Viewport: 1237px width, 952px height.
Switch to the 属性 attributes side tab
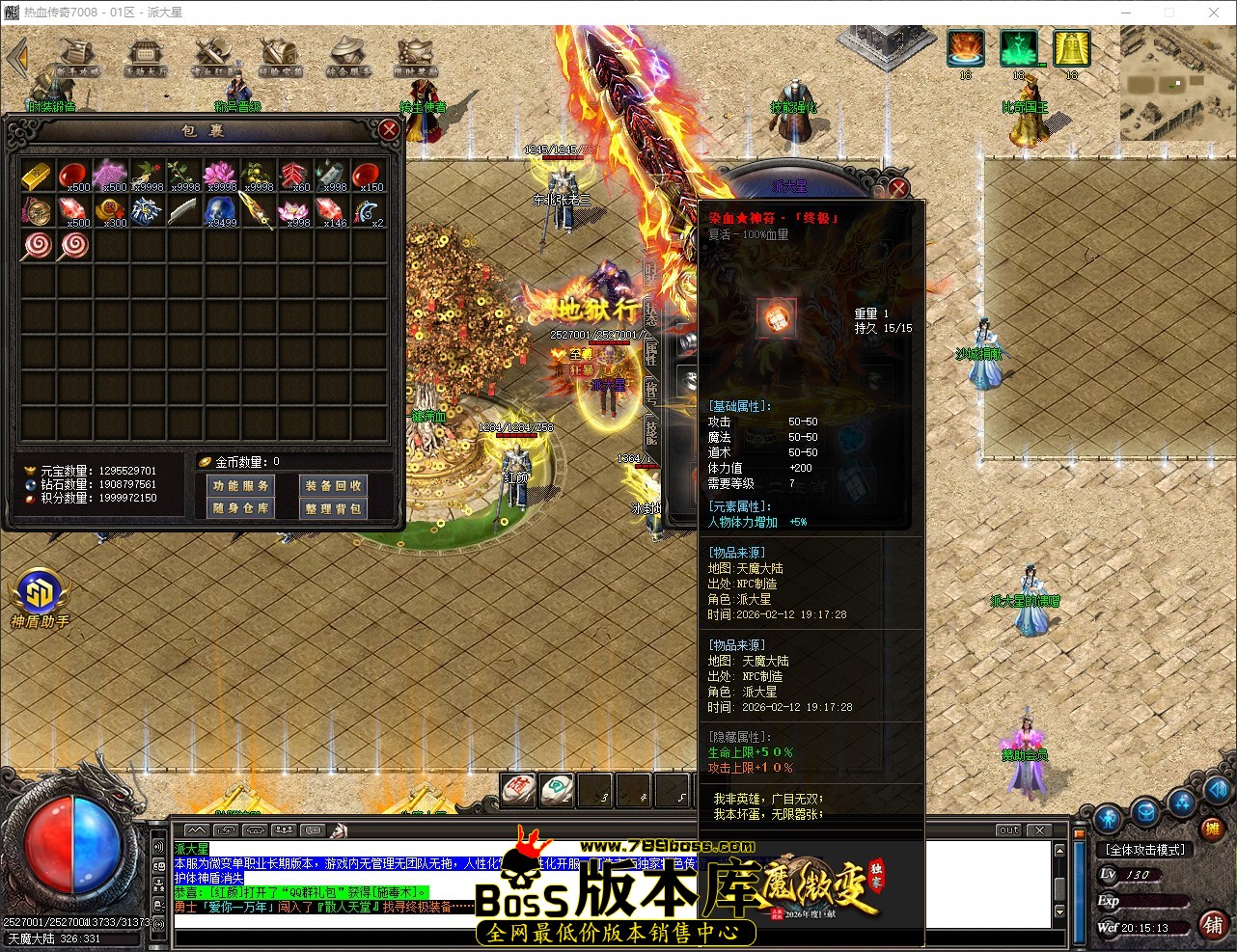649,352
